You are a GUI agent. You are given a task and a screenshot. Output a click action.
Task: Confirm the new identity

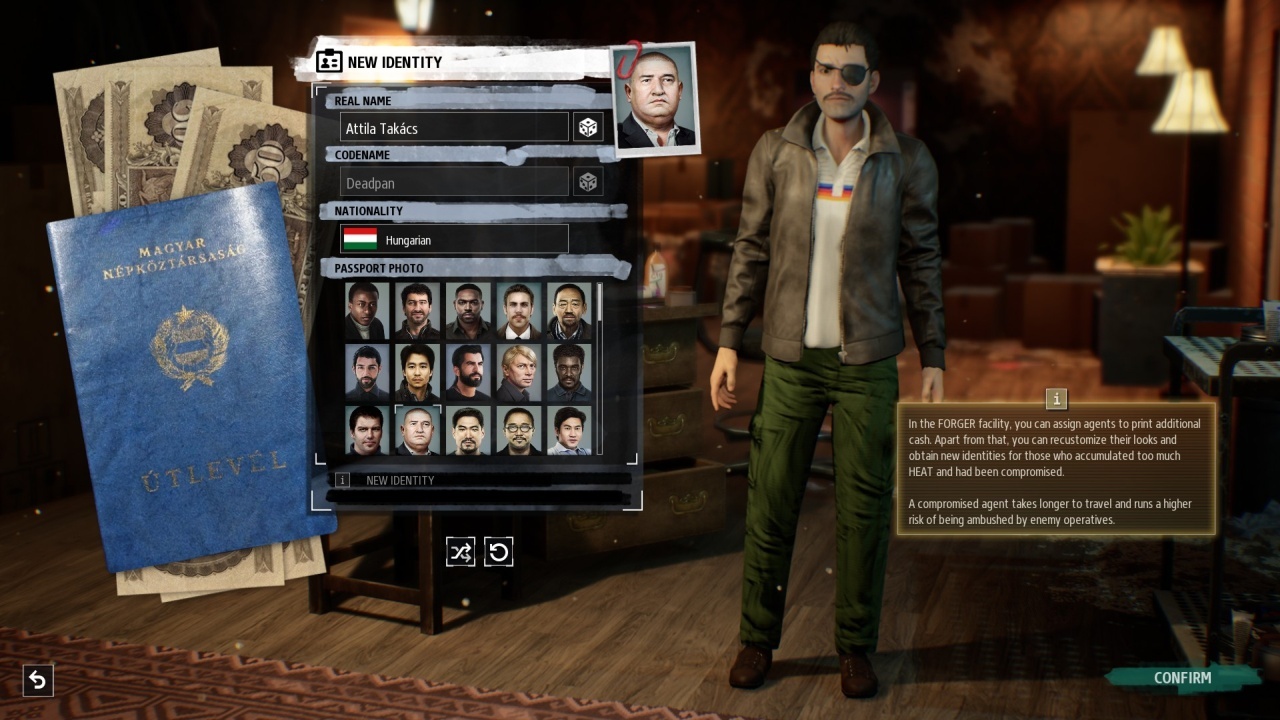pyautogui.click(x=1181, y=678)
